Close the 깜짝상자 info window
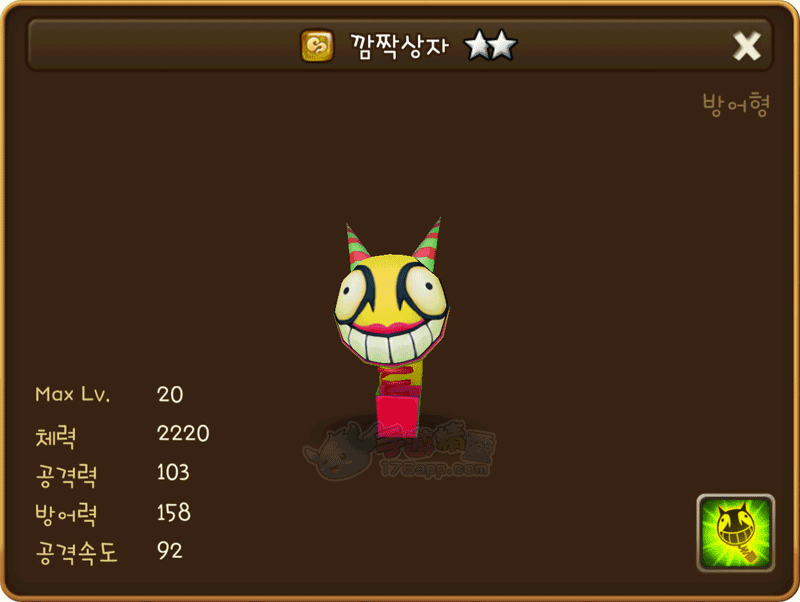 click(x=747, y=46)
